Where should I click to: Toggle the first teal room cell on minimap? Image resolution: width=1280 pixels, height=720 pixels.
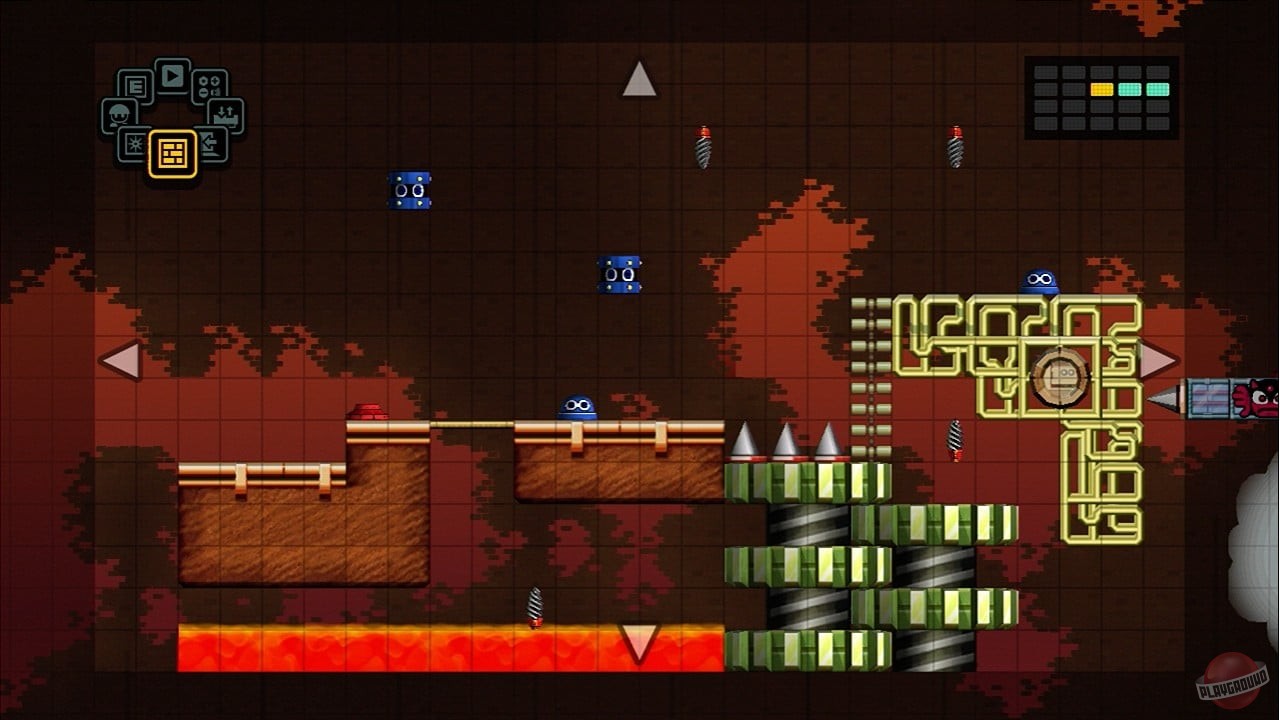point(1130,89)
